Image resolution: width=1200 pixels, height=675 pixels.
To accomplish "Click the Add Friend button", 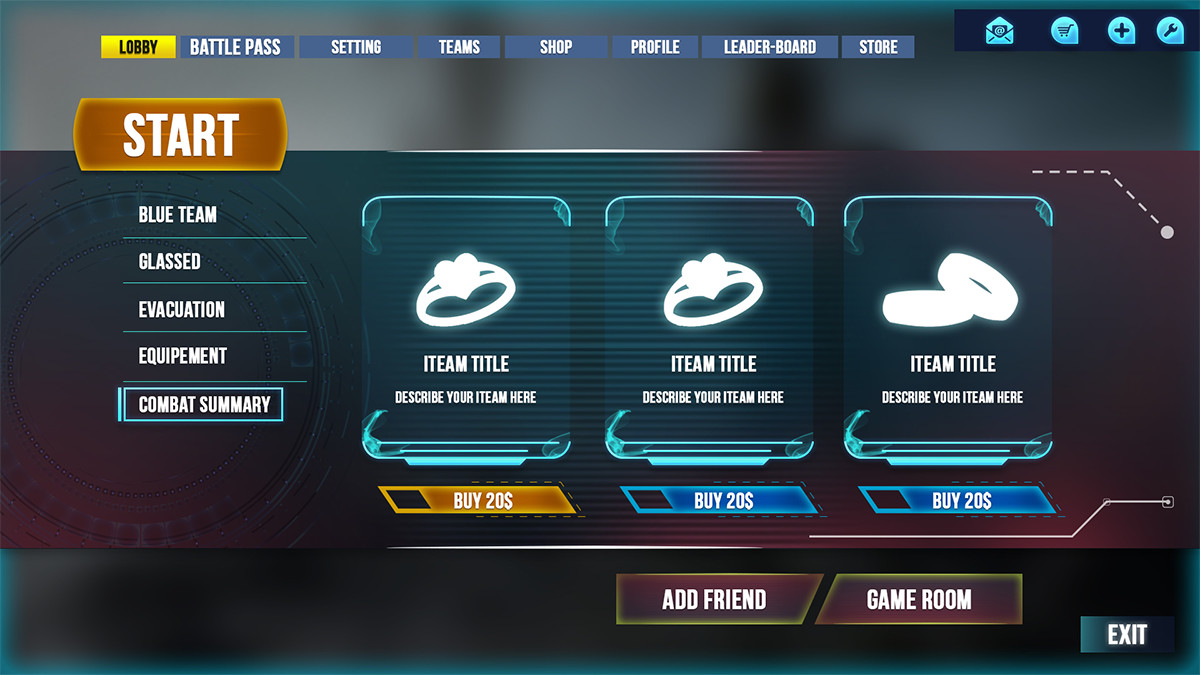I will coord(714,600).
